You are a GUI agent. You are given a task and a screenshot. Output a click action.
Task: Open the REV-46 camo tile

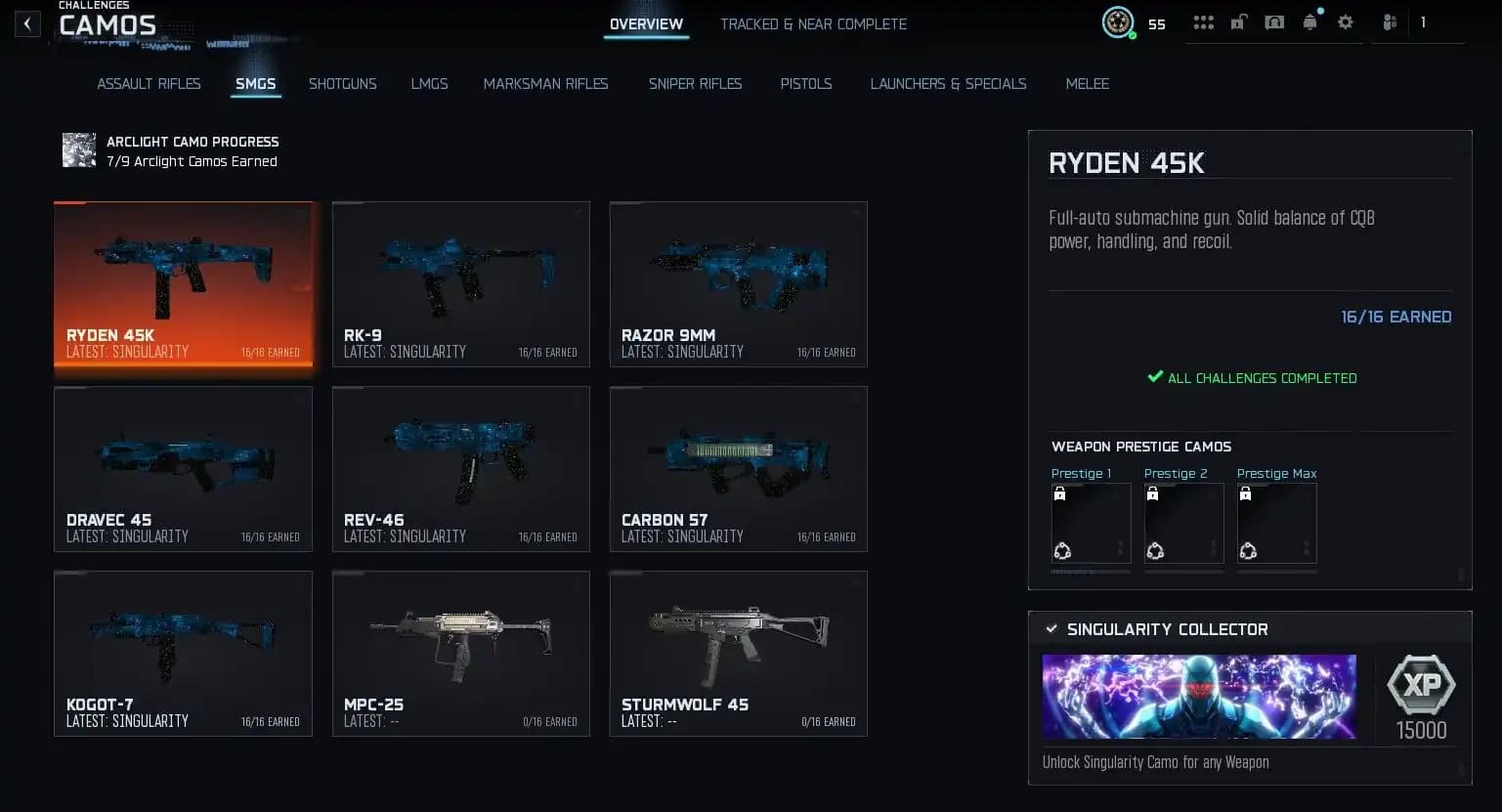(460, 469)
